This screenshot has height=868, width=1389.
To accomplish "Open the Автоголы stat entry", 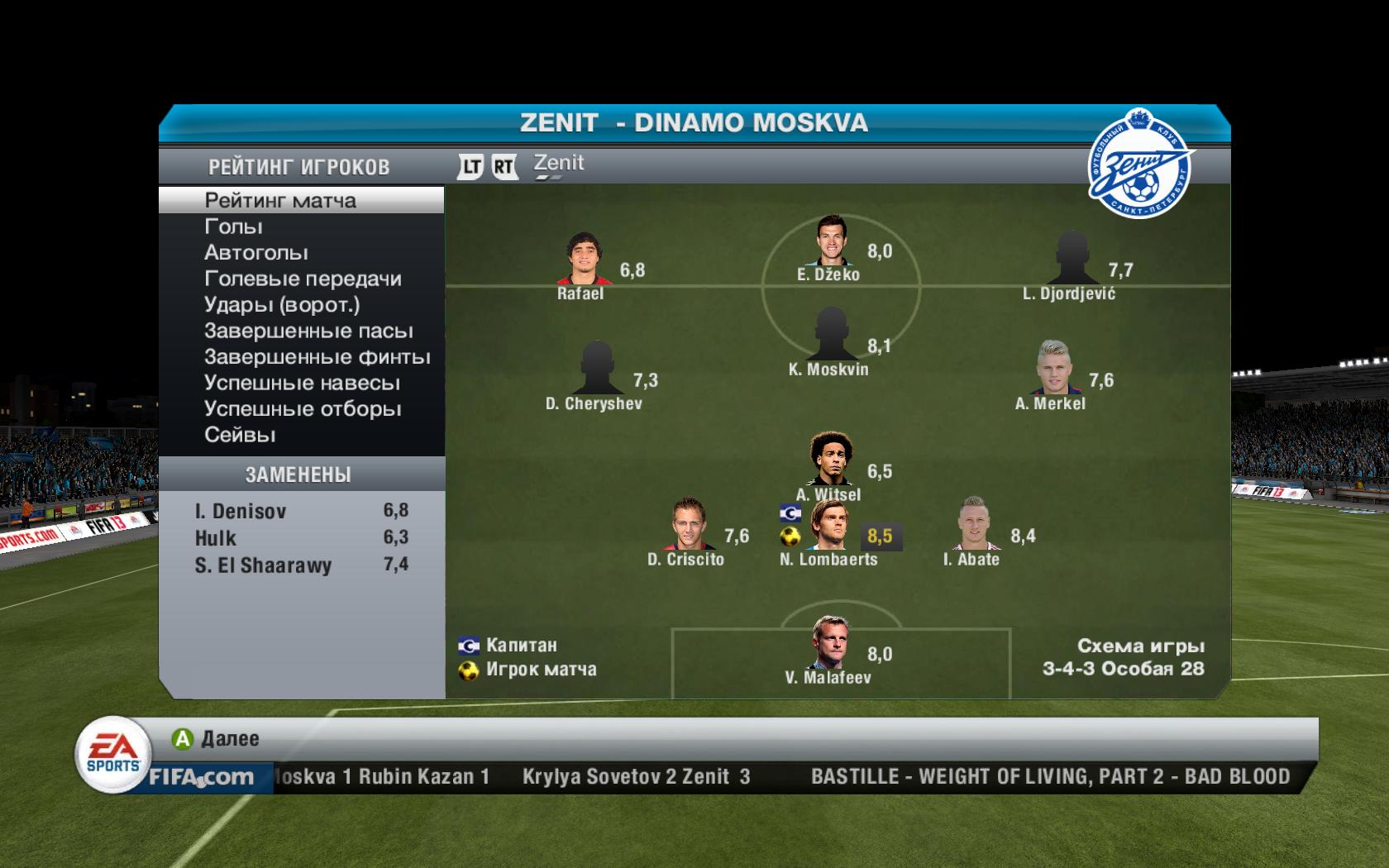I will coord(255,253).
